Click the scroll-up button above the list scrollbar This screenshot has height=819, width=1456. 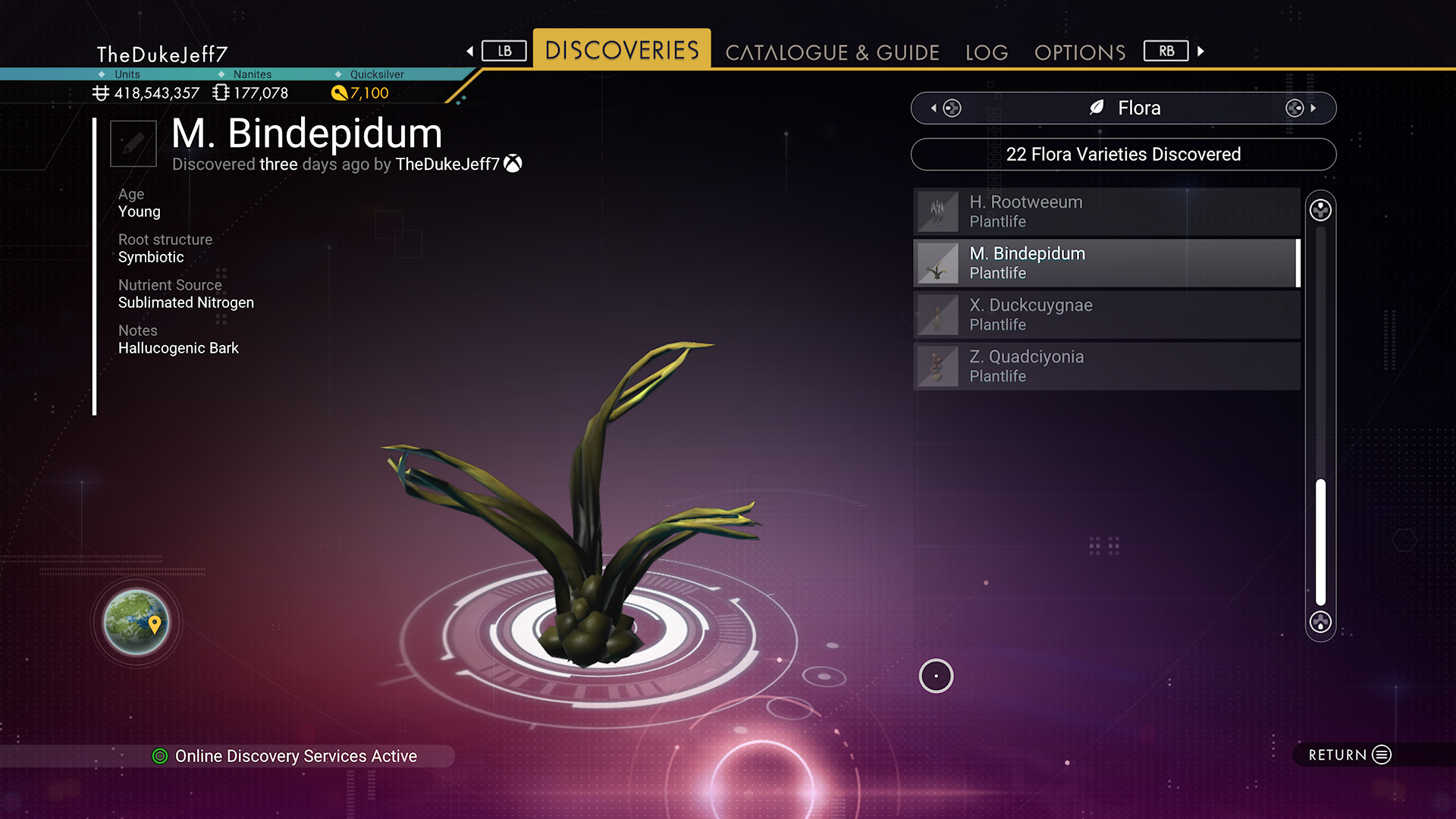[1320, 210]
